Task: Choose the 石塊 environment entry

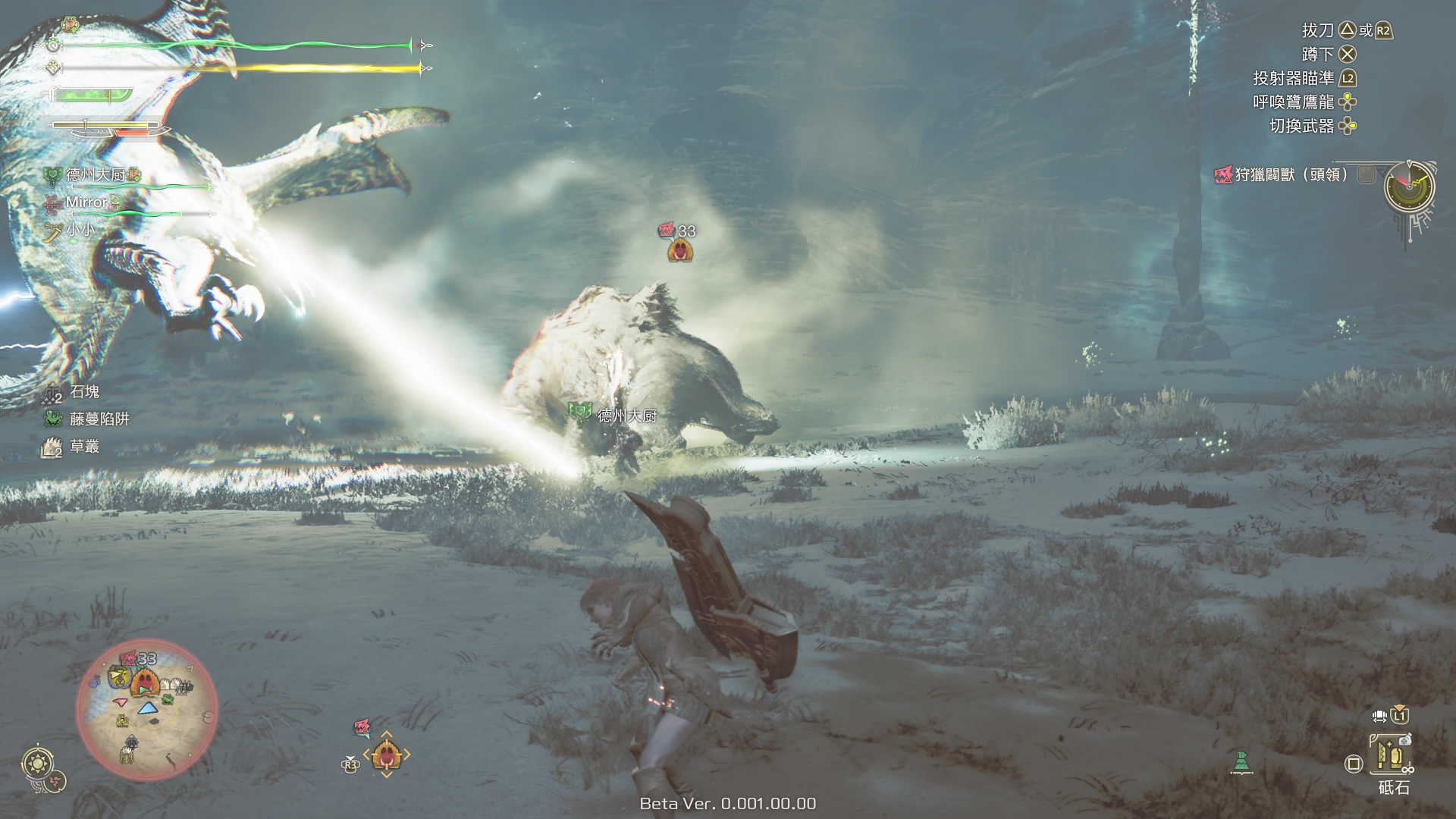Action: pyautogui.click(x=84, y=392)
